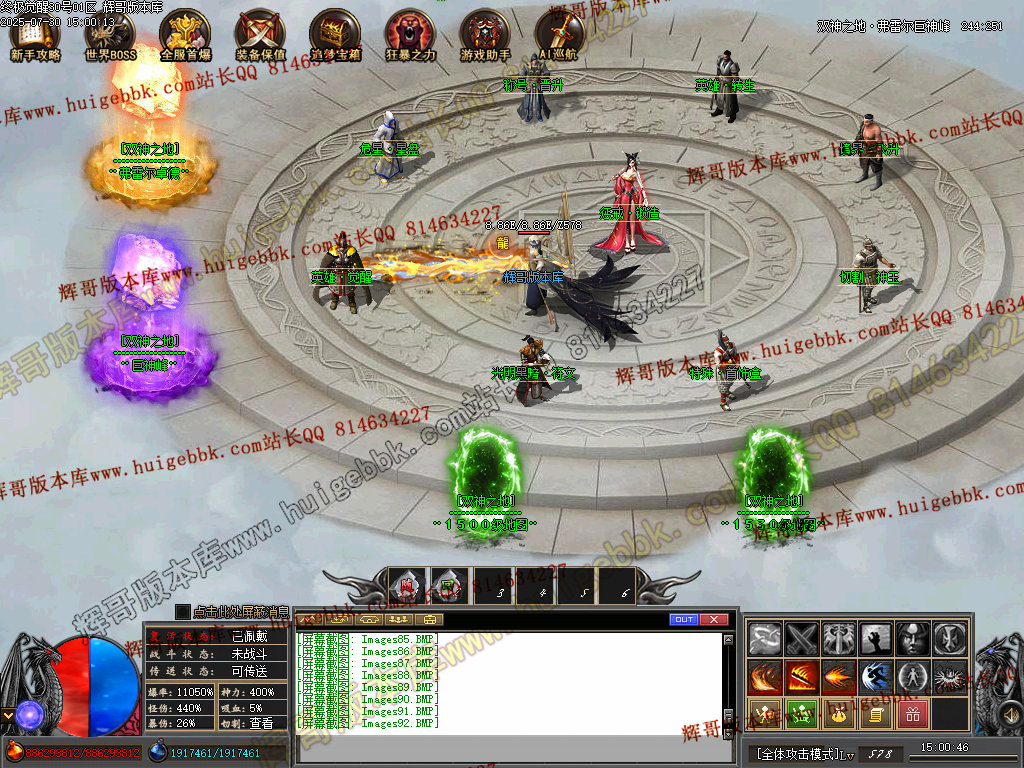1024x768 pixels.
Task: Tick the 点击此处屏蔽消息 checkbox
Action: (x=182, y=611)
